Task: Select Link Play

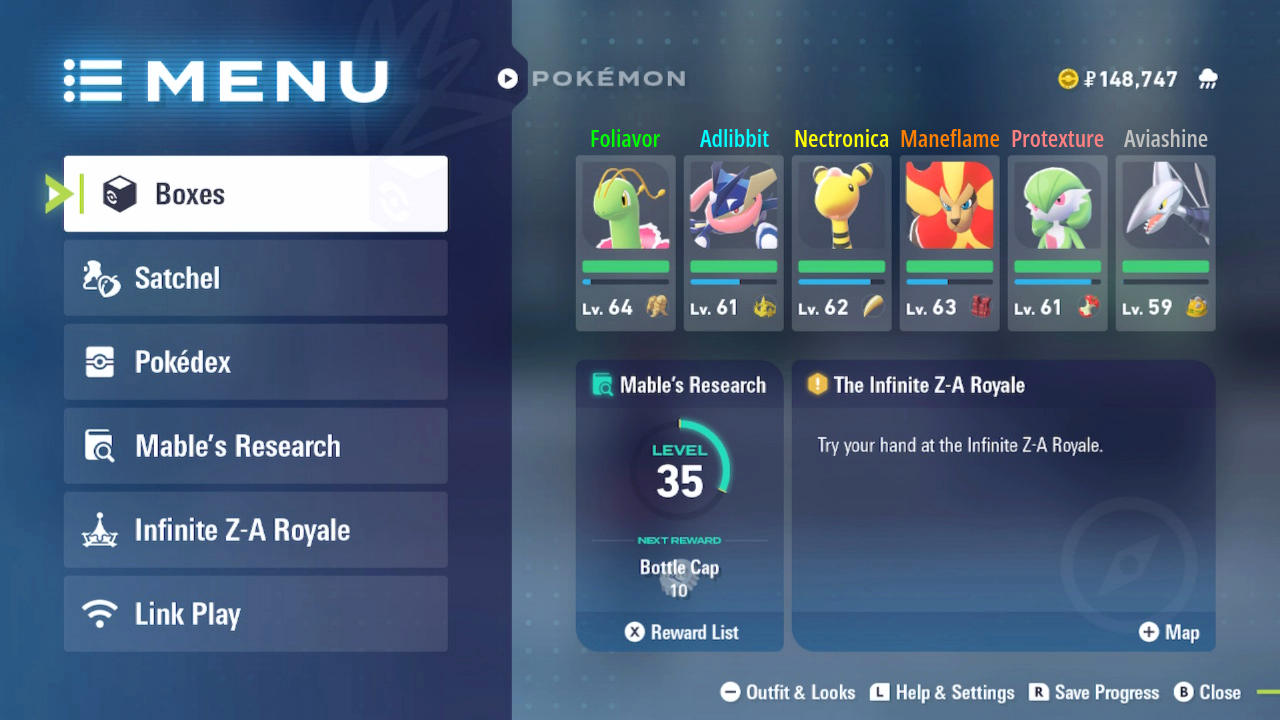Action: [255, 614]
